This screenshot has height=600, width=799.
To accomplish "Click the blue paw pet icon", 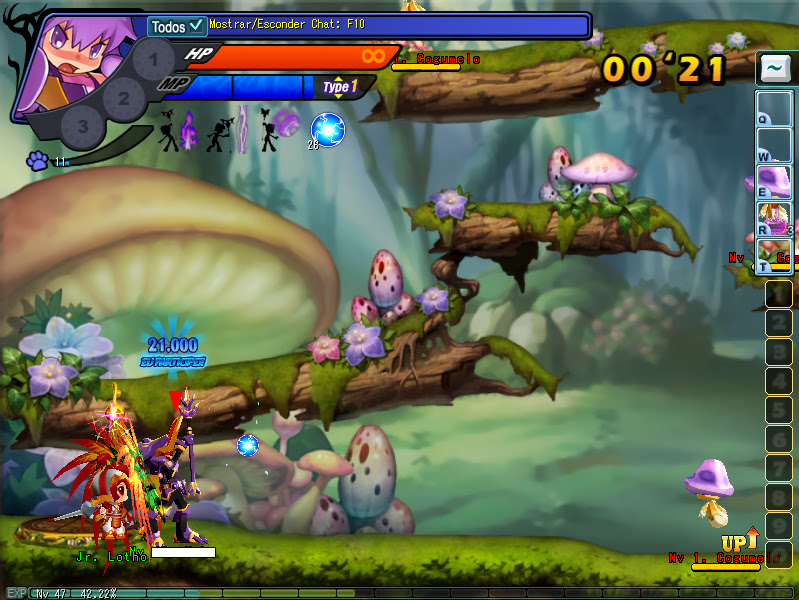I will coord(38,159).
